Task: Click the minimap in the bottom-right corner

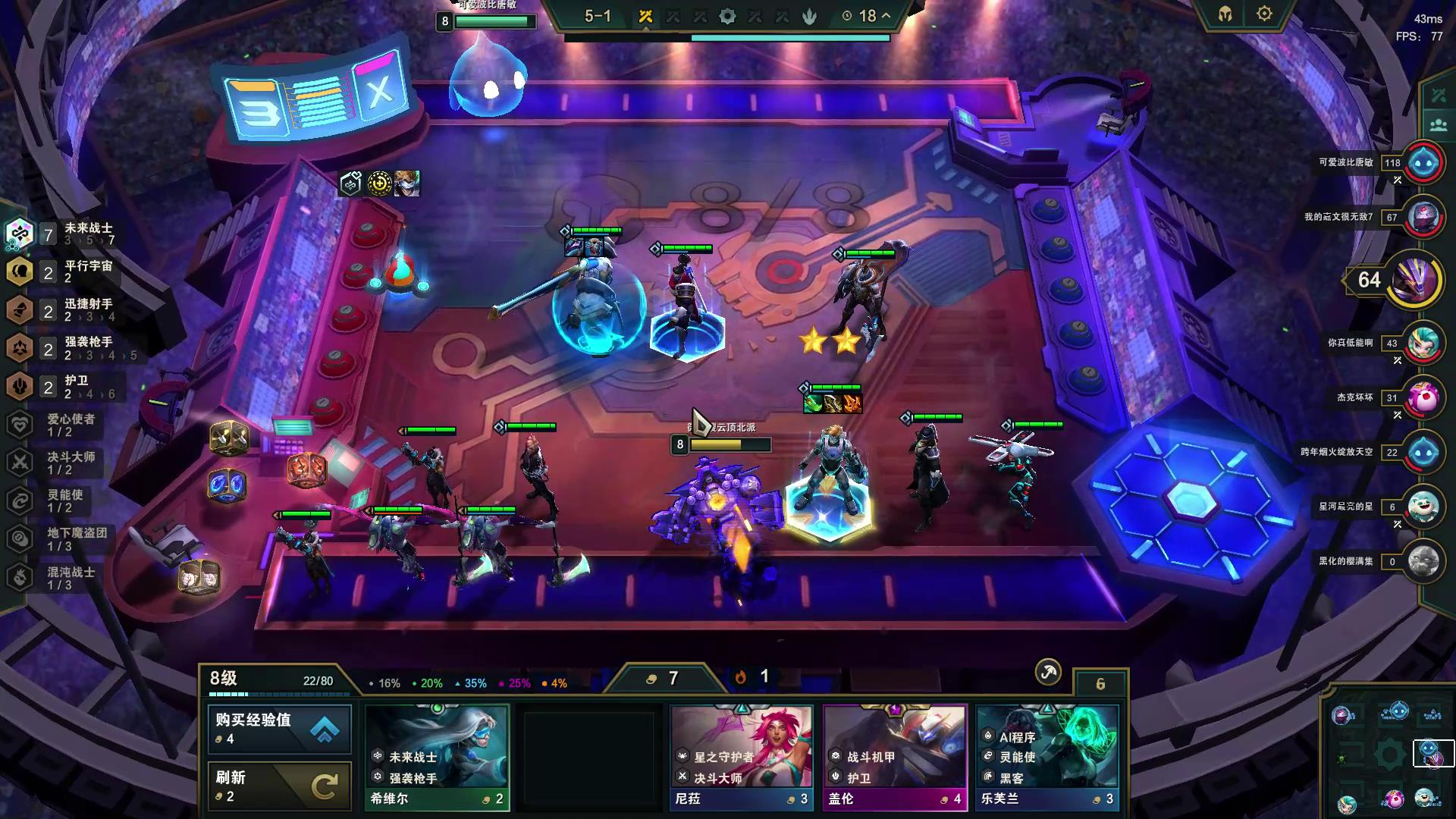Action: (1389, 755)
